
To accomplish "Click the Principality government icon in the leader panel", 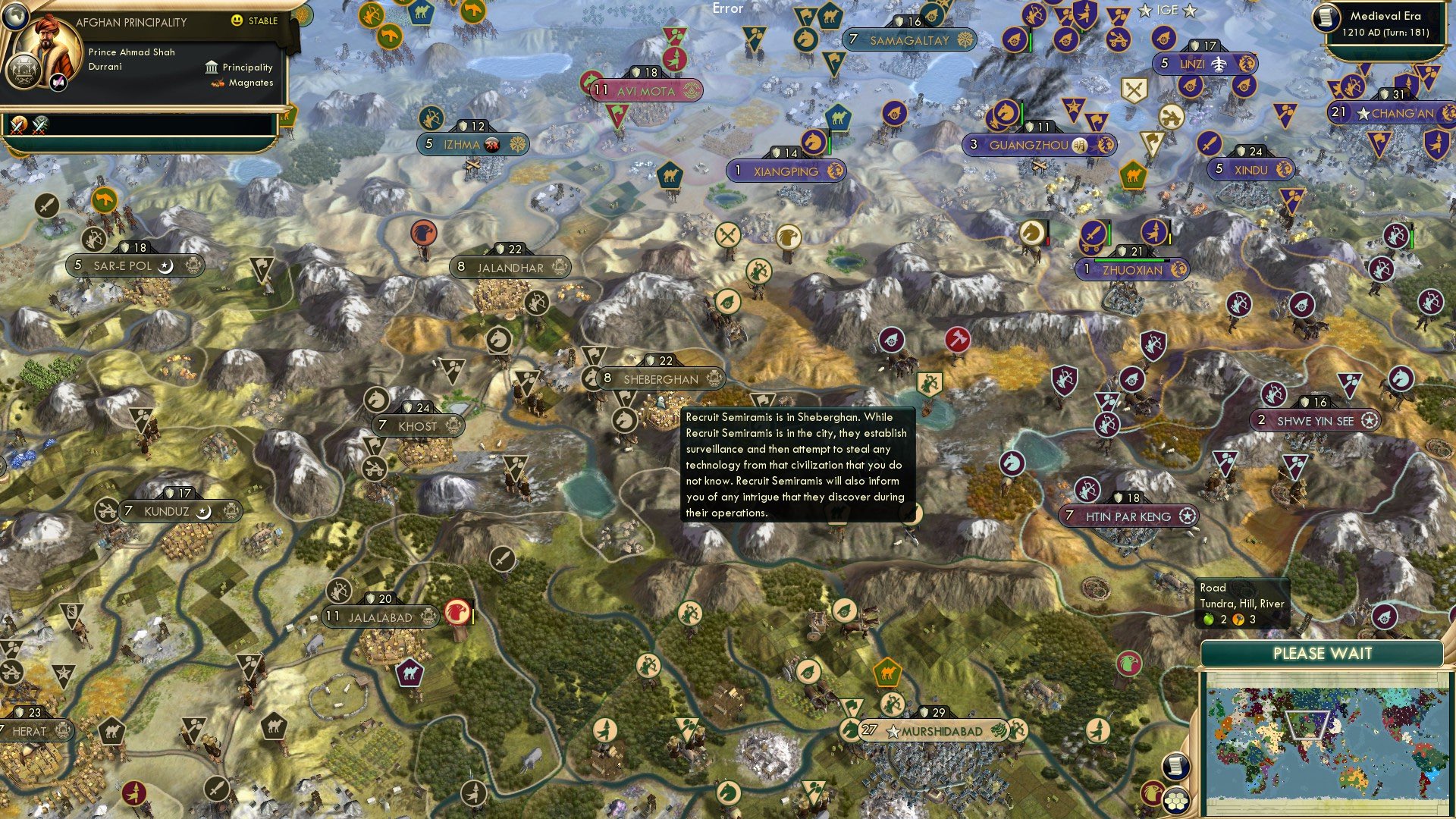I will [210, 67].
